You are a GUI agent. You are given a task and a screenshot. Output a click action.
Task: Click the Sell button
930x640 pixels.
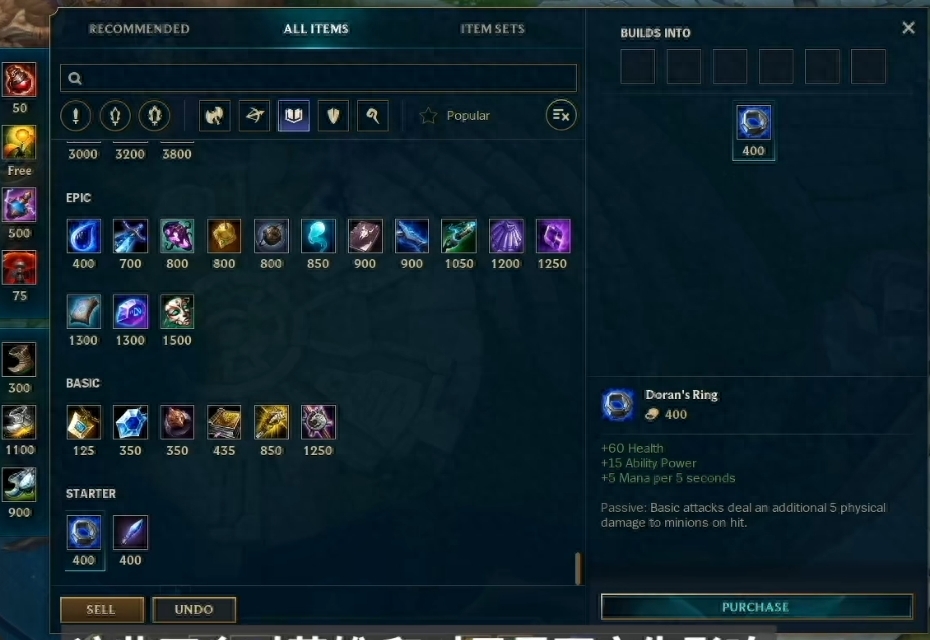101,609
